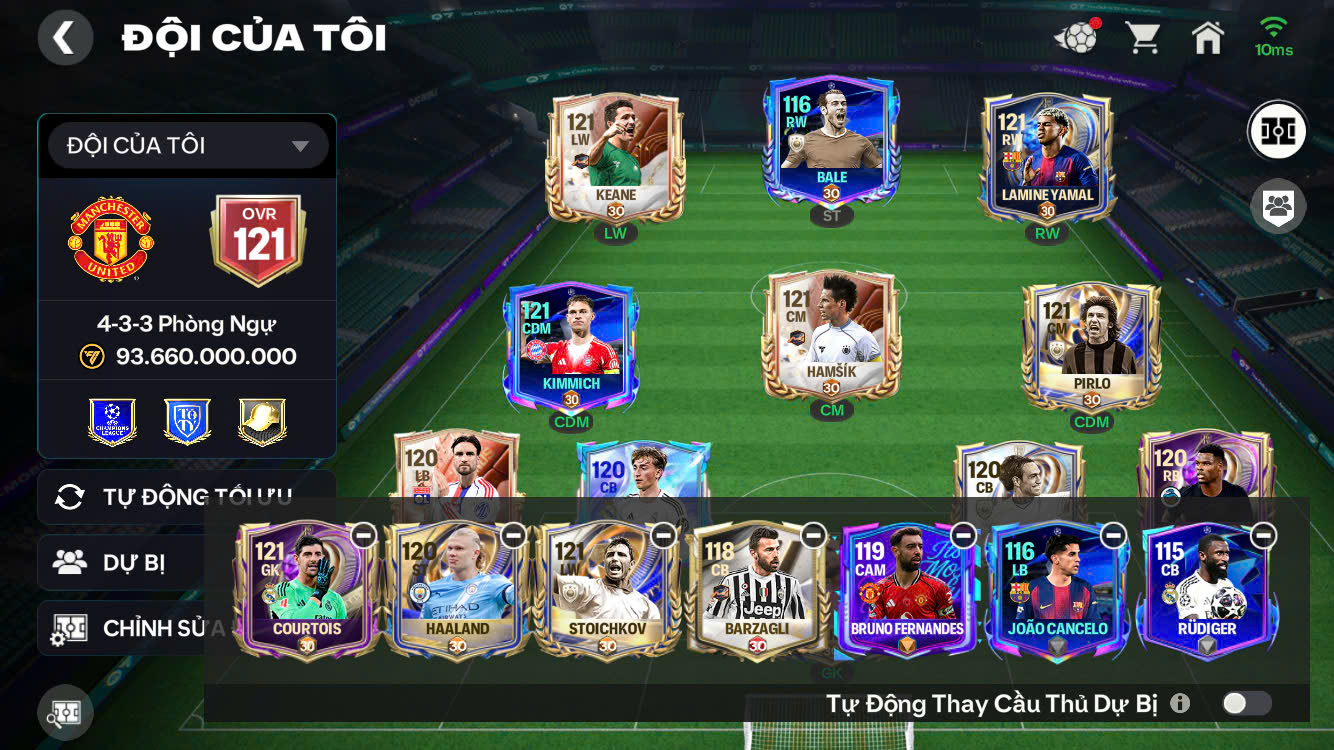1334x750 pixels.
Task: Go back using the arrow button
Action: pyautogui.click(x=65, y=38)
